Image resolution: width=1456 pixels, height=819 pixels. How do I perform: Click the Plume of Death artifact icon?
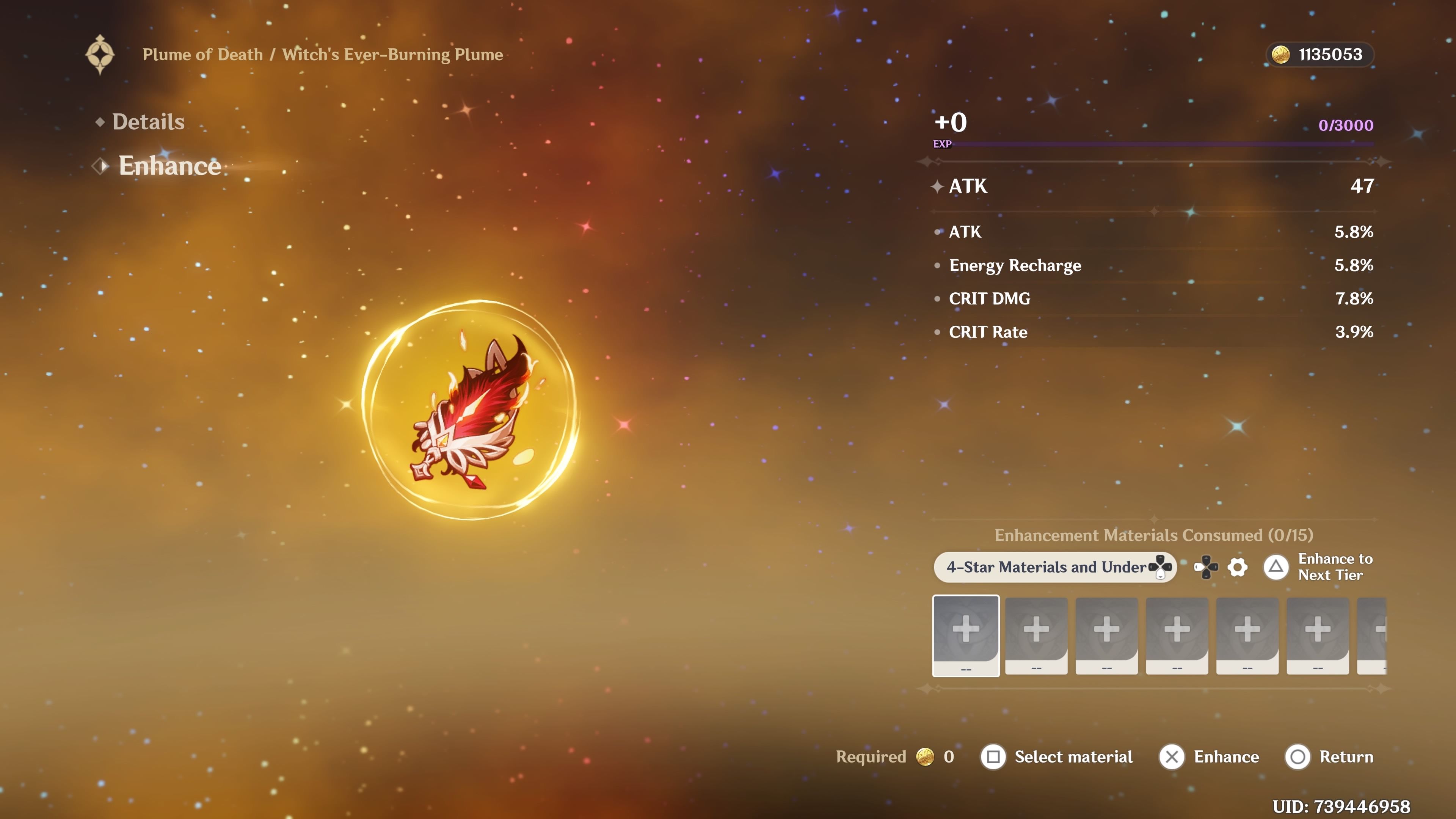pyautogui.click(x=469, y=410)
